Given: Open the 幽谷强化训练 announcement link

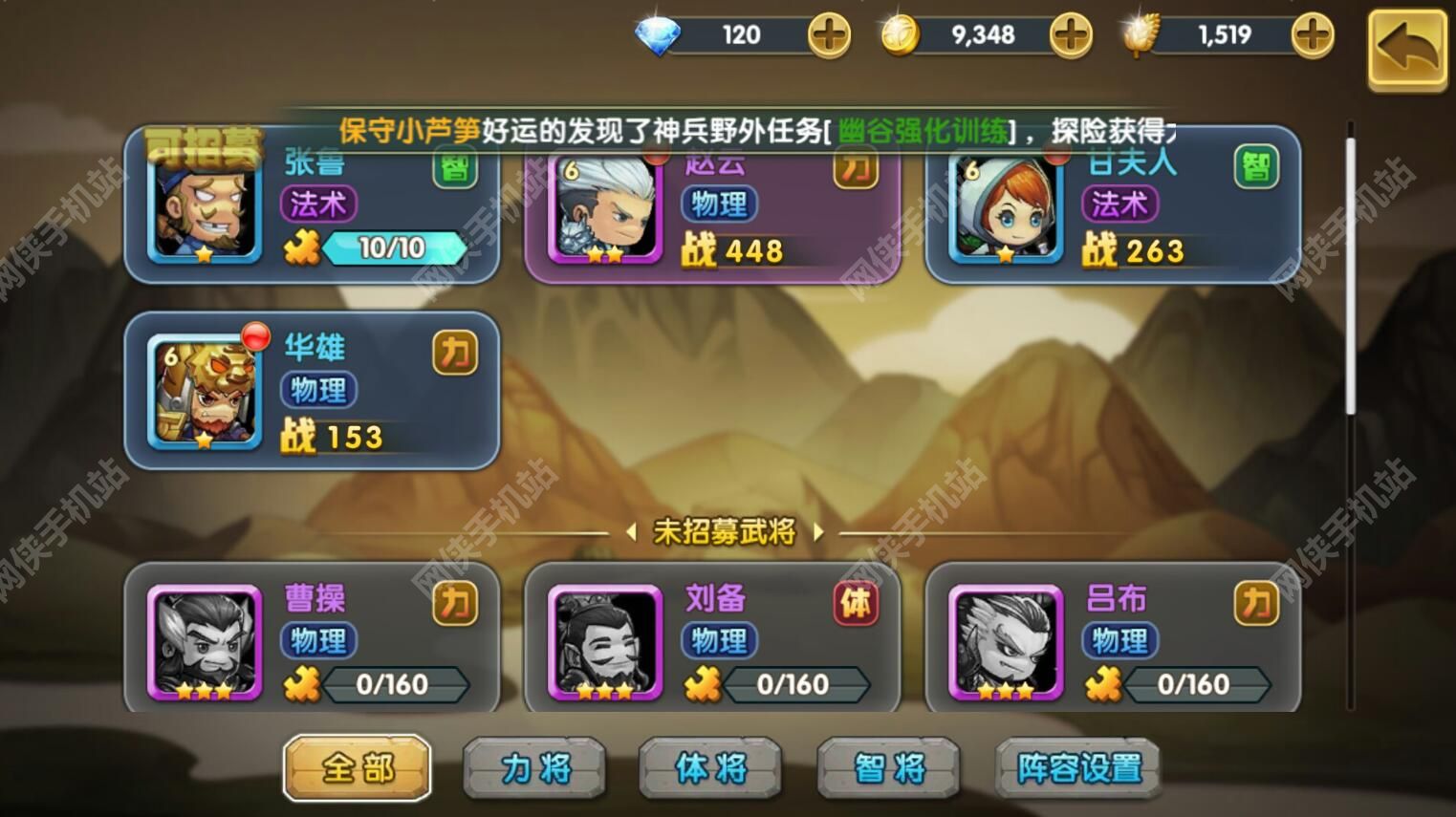Looking at the screenshot, I should 923,130.
